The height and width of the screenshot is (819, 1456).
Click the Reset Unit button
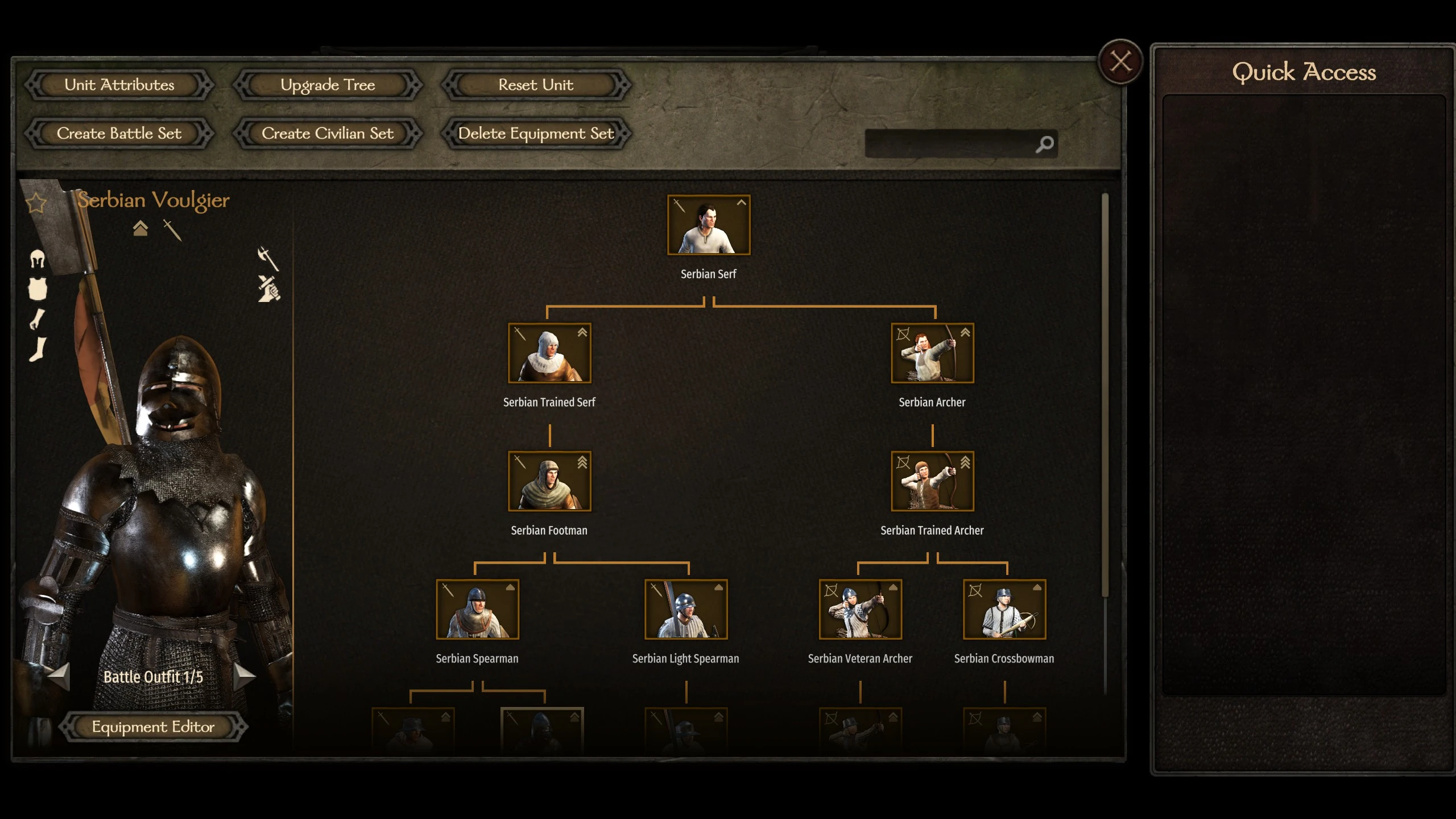(536, 85)
